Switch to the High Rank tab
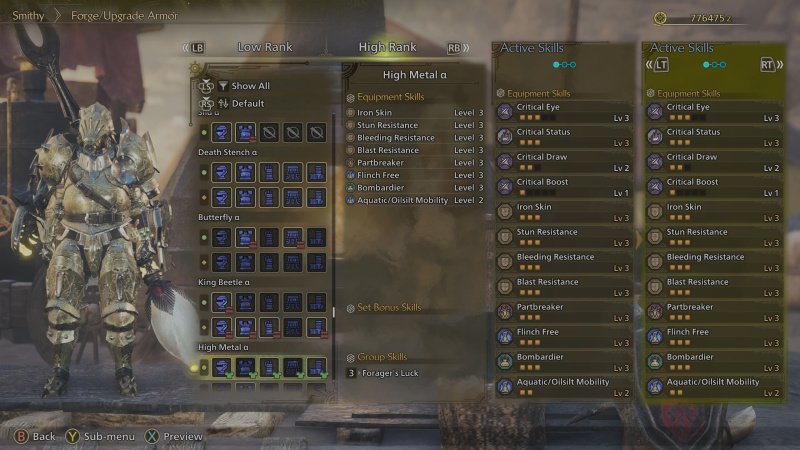The height and width of the screenshot is (450, 800). pos(387,47)
